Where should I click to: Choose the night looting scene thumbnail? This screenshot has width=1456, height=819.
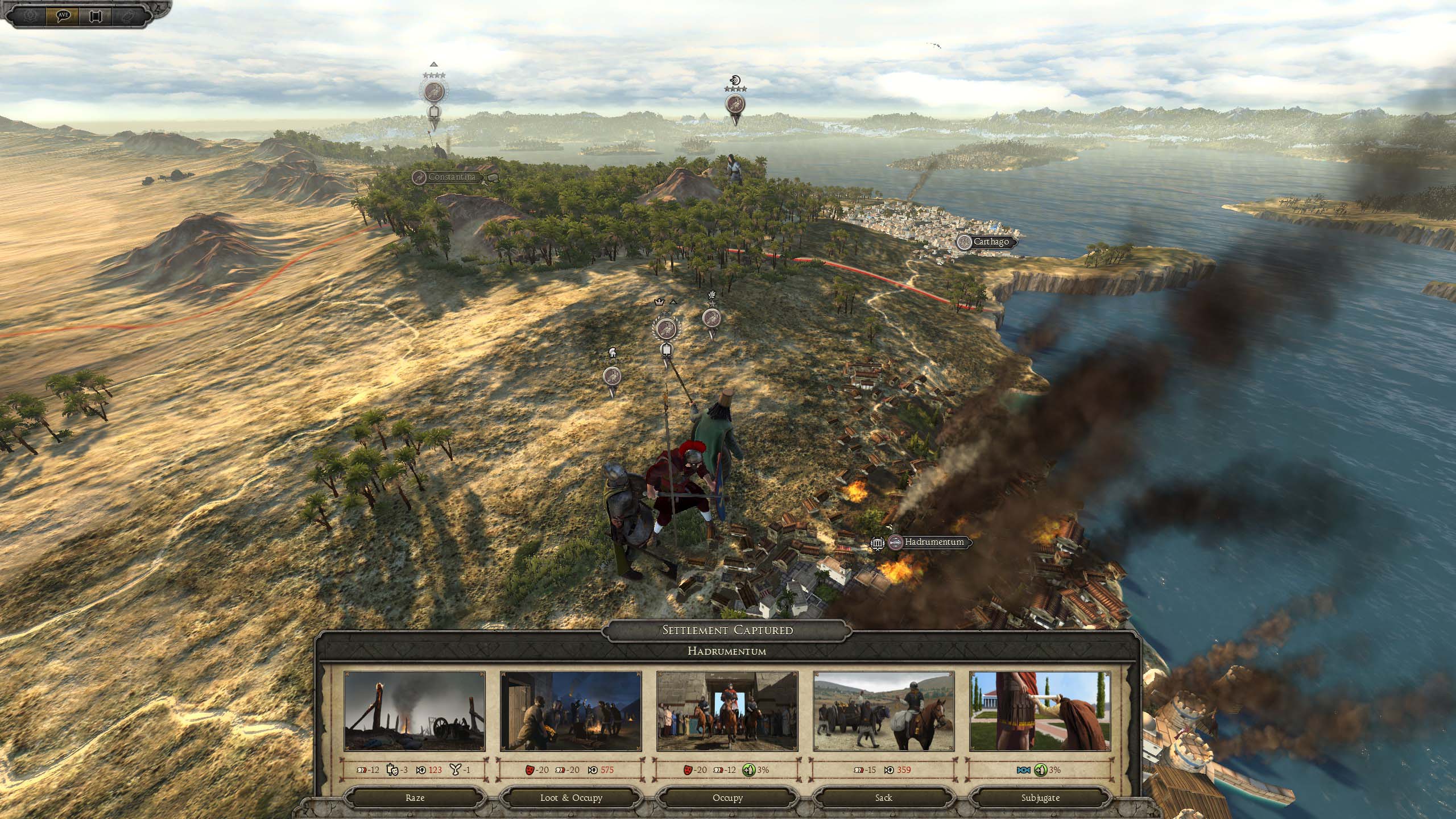pyautogui.click(x=570, y=712)
